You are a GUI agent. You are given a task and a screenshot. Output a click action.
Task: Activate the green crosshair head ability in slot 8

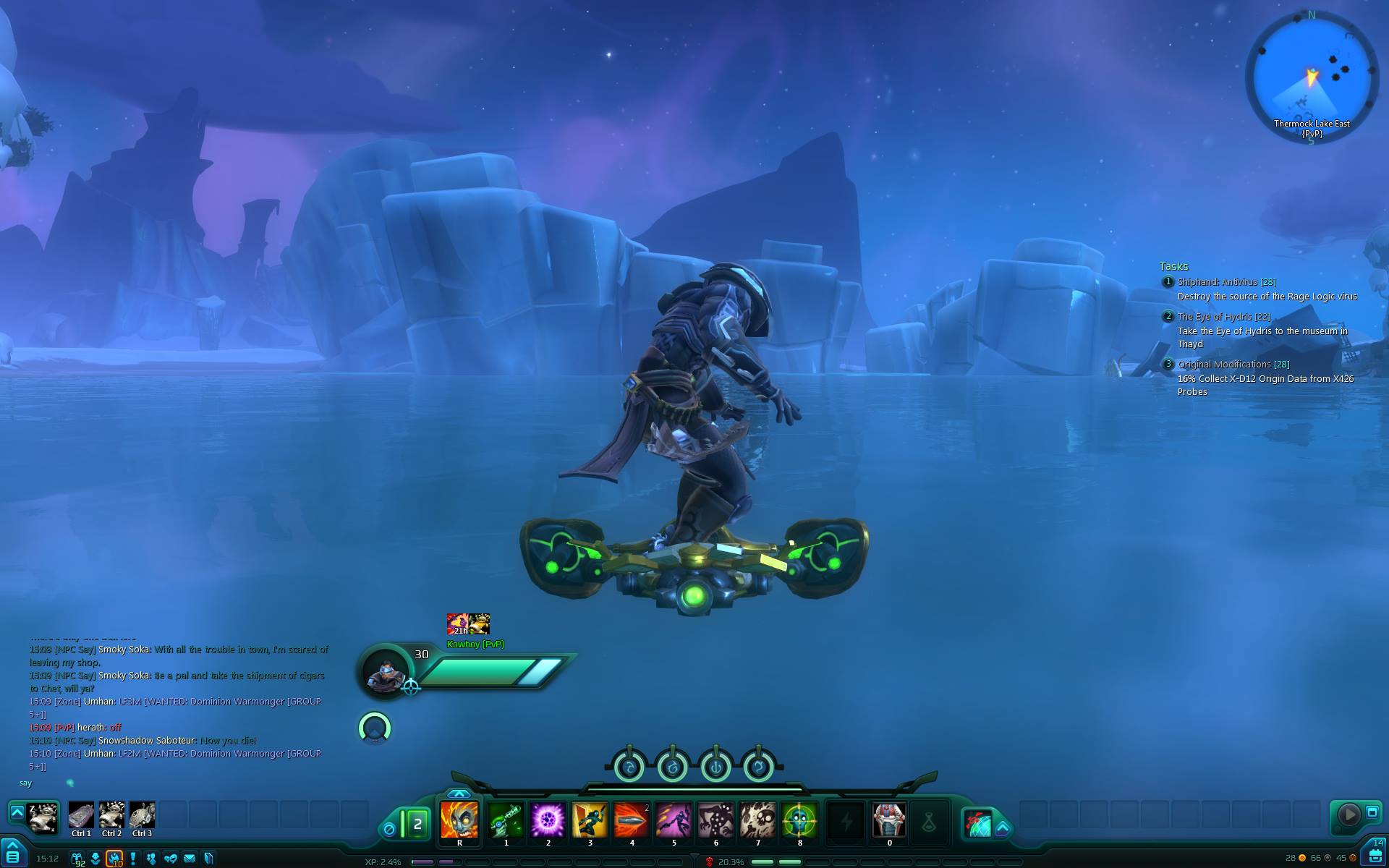(799, 820)
